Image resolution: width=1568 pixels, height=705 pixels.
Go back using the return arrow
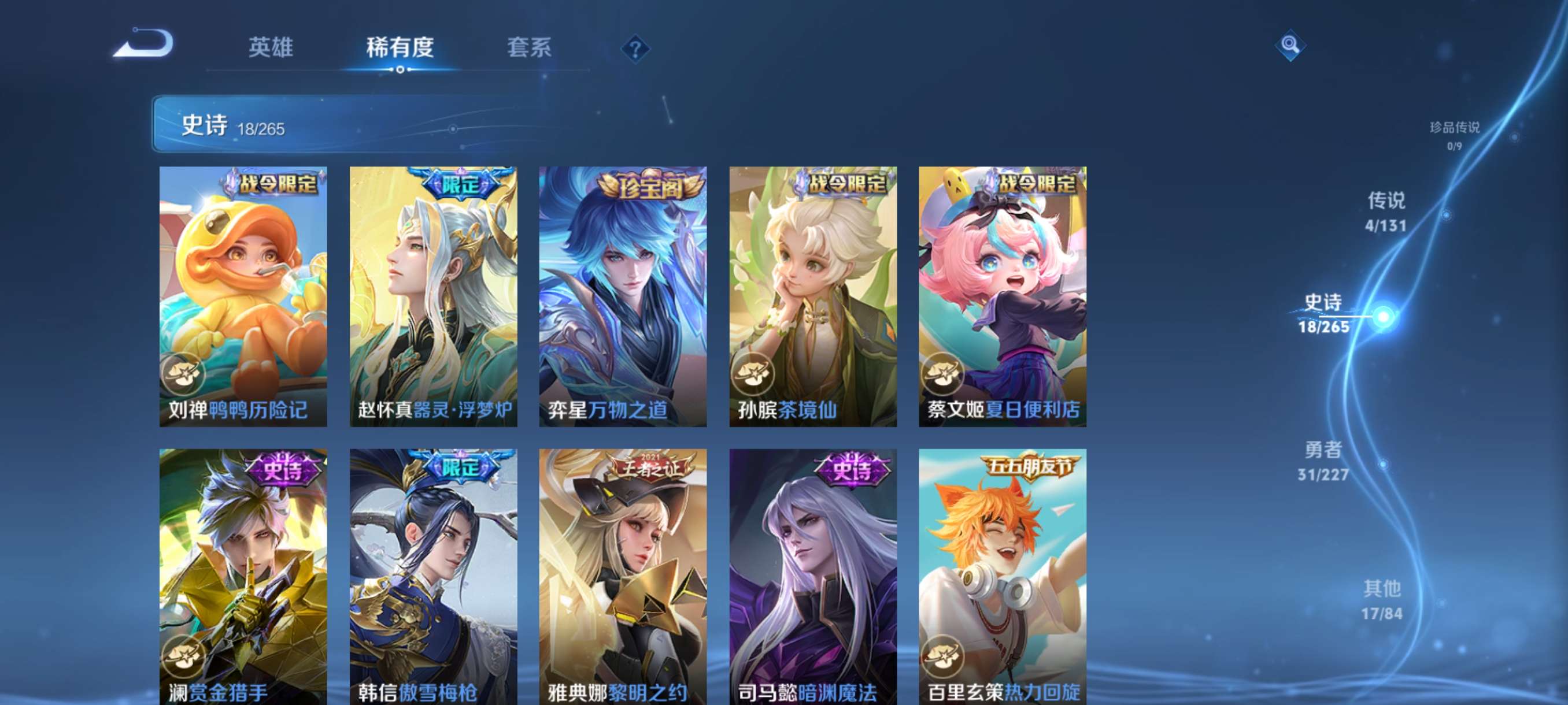click(x=145, y=44)
